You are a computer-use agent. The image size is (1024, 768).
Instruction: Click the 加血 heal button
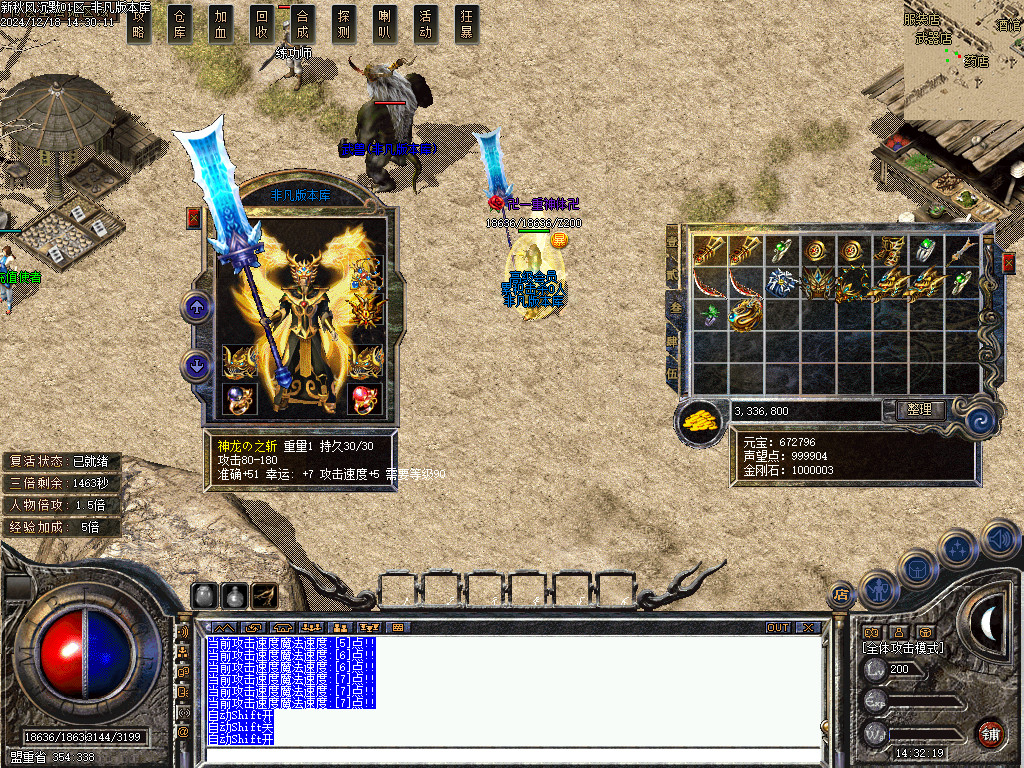pos(221,24)
